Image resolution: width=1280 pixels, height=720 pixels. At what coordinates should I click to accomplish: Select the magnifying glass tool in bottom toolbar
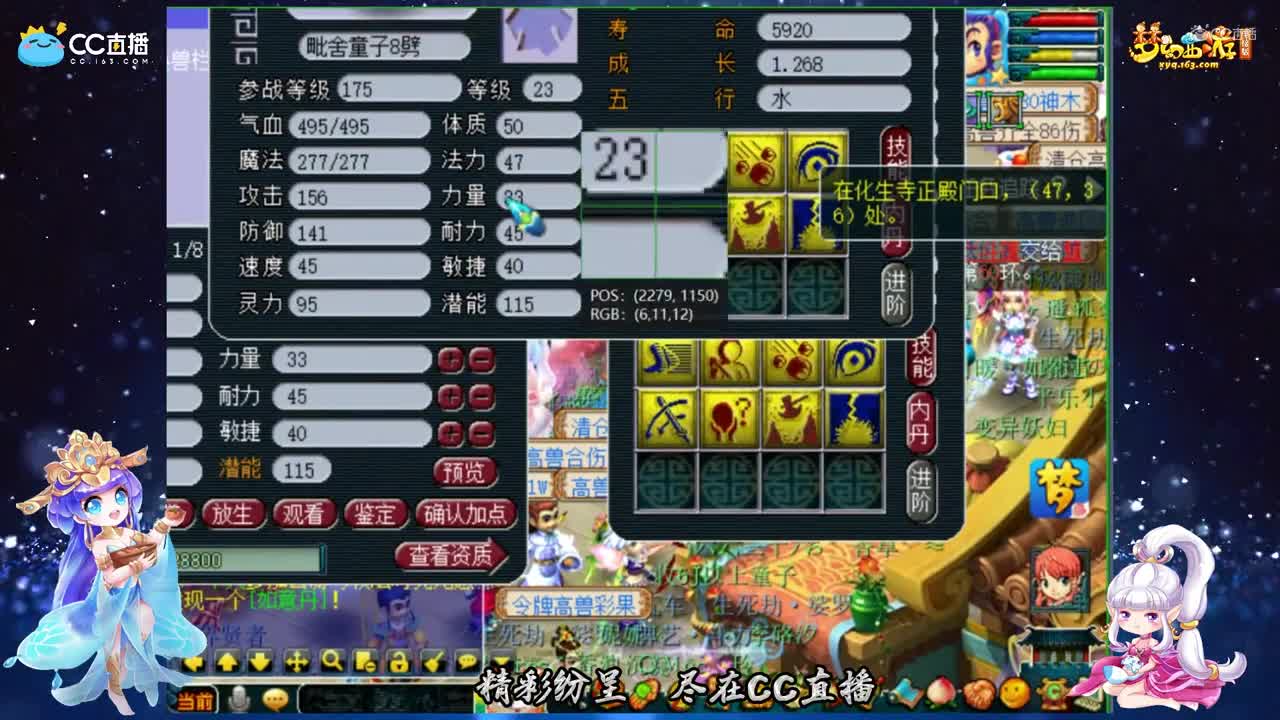[333, 661]
